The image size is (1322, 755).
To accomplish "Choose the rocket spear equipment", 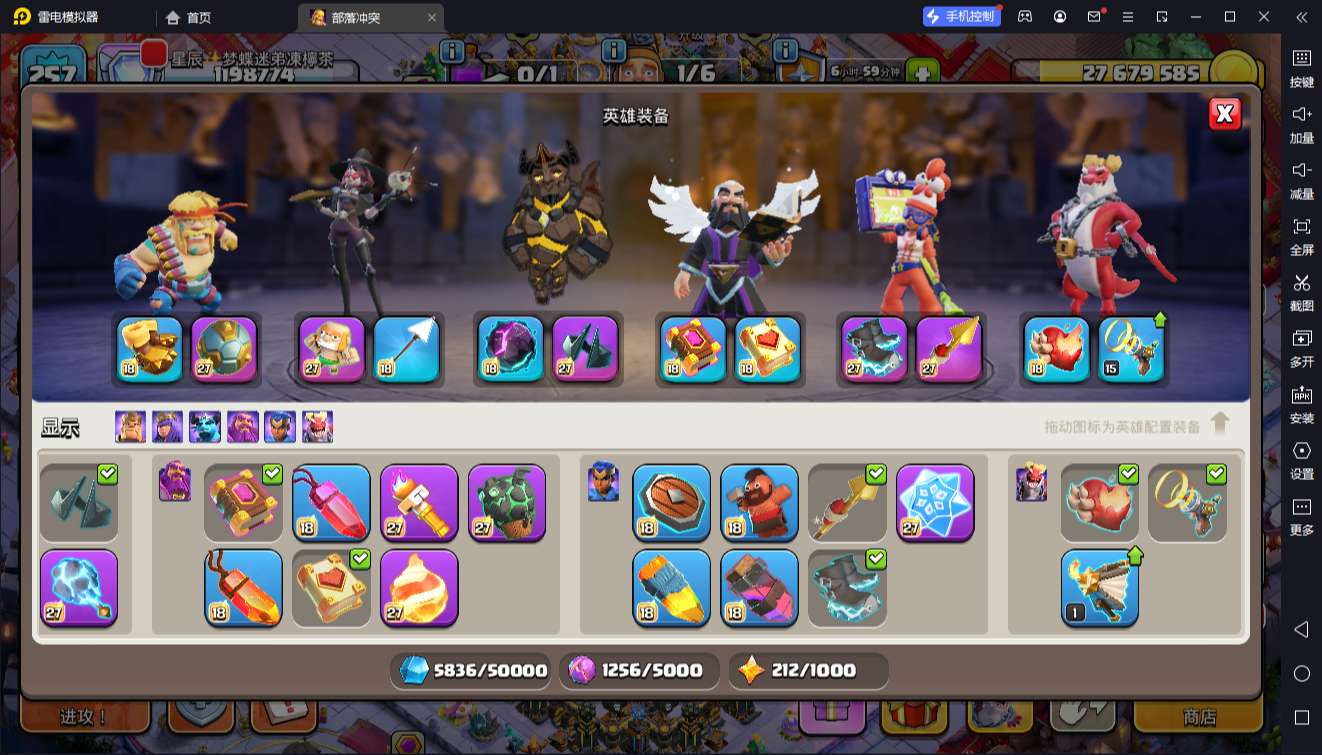I will click(x=671, y=587).
